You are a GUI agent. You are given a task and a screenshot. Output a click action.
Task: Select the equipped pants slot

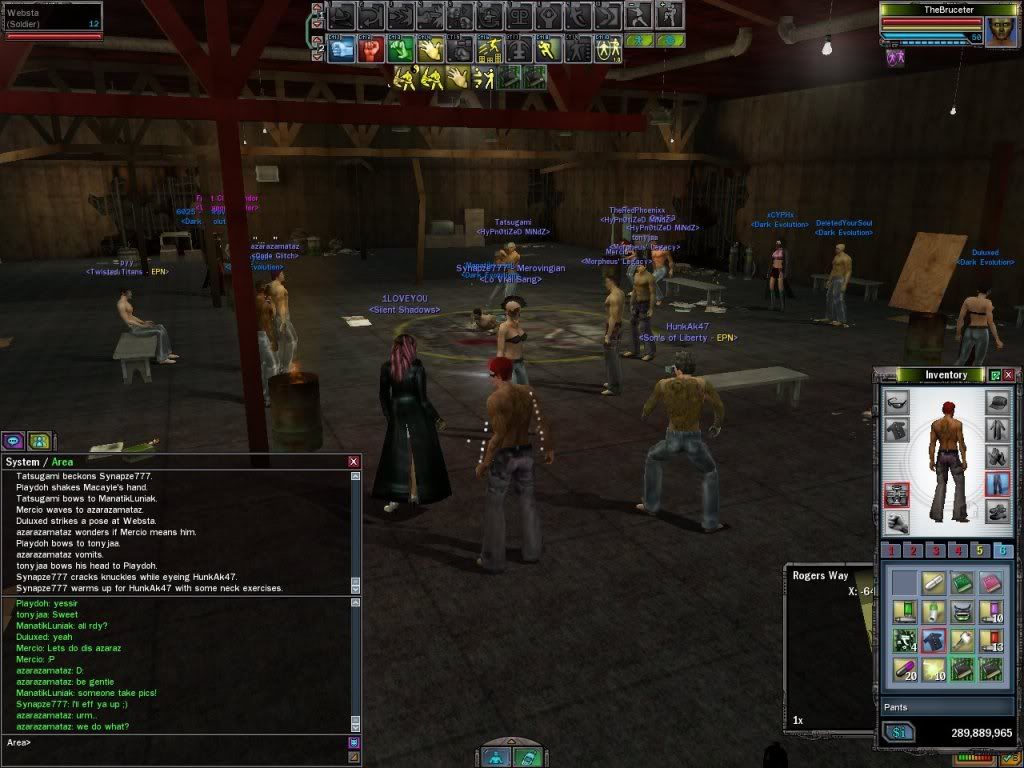pos(998,485)
